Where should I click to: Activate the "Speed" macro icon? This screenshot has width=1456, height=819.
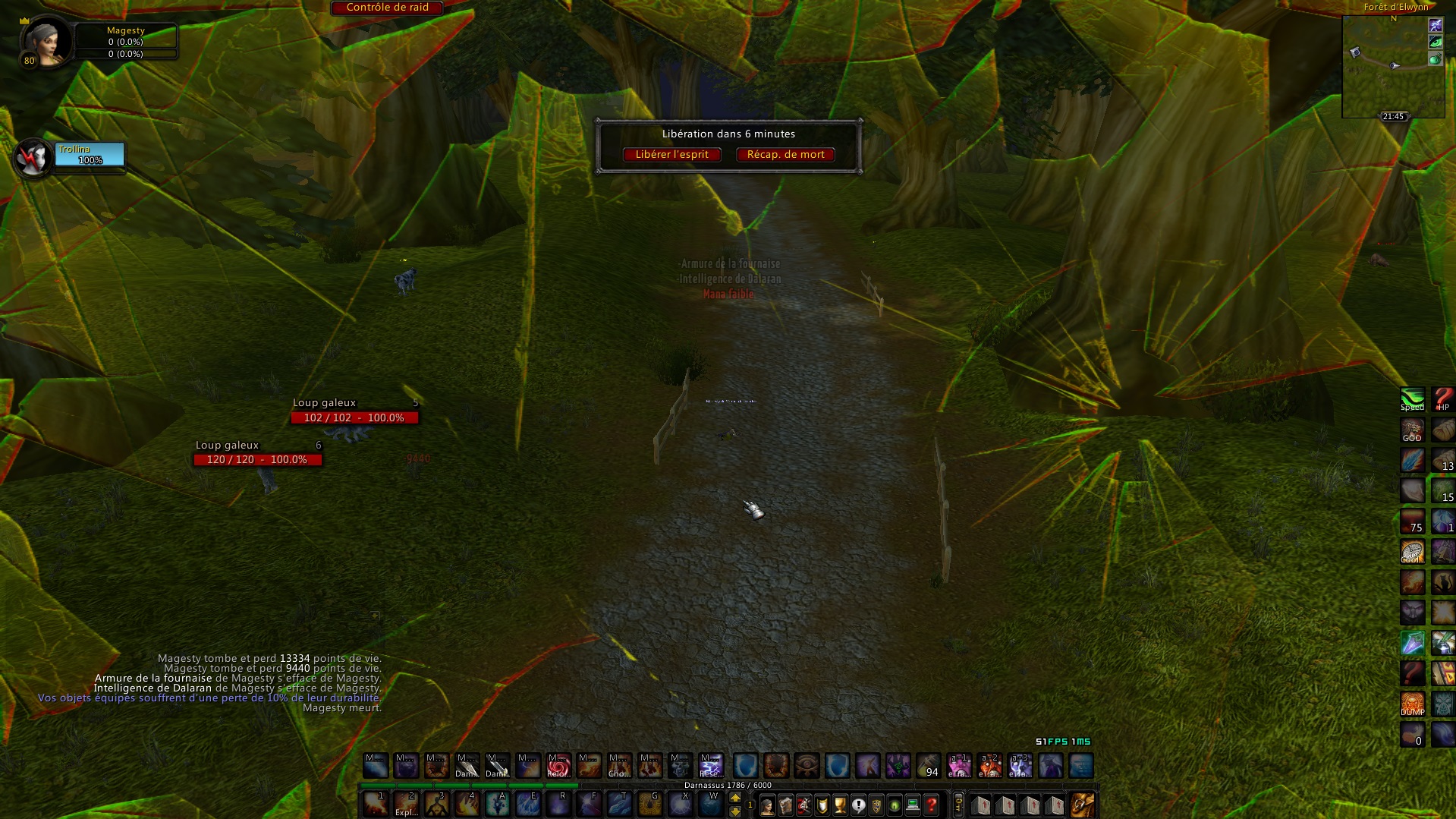(x=1412, y=399)
